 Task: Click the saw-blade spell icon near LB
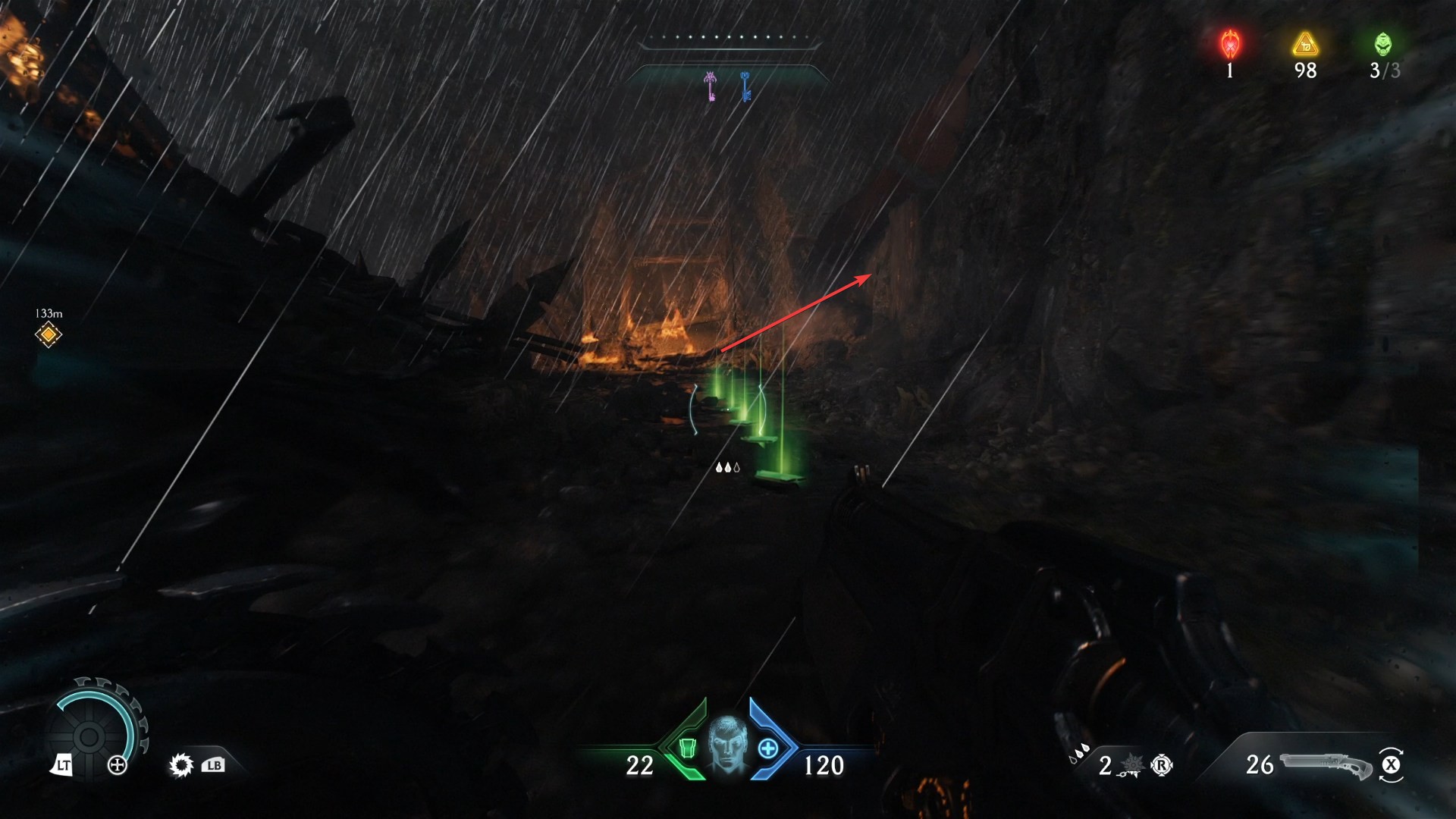point(181,766)
